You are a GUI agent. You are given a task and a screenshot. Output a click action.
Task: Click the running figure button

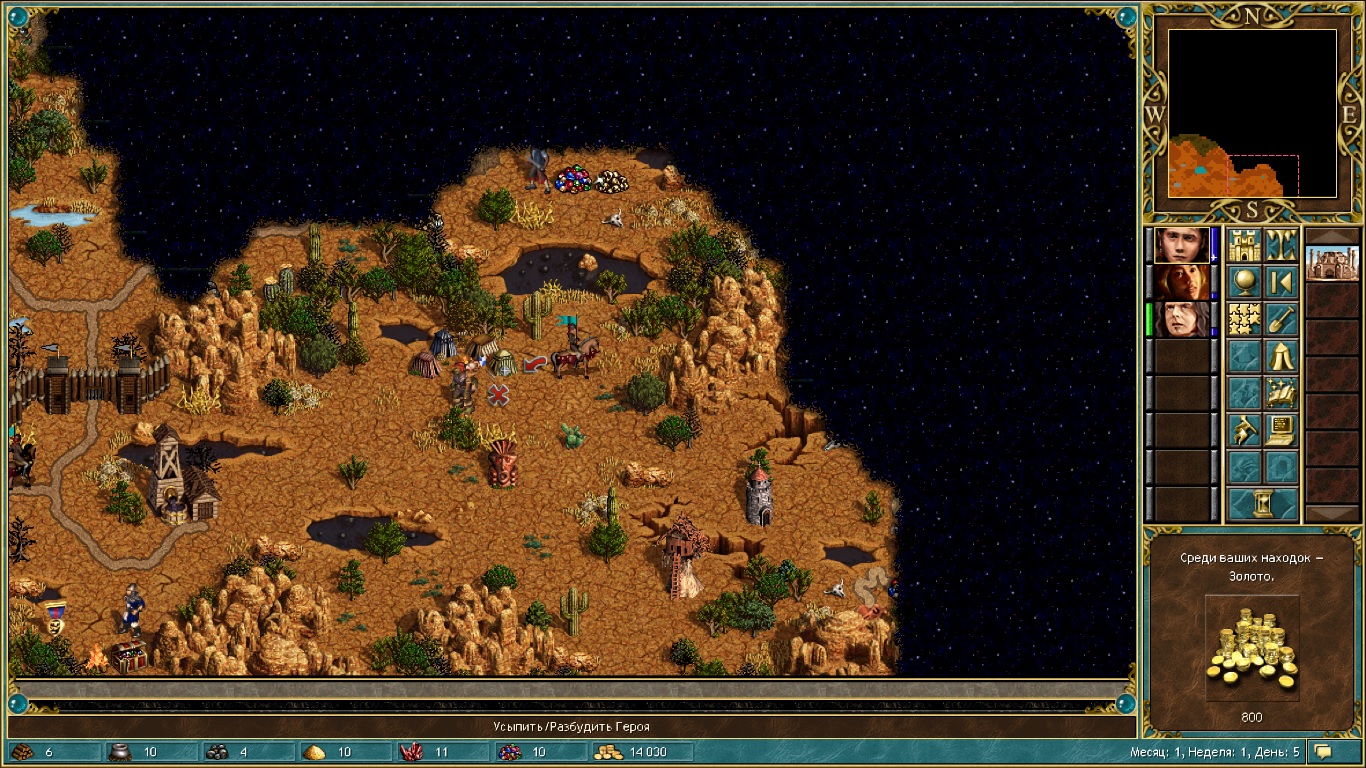tap(1244, 430)
